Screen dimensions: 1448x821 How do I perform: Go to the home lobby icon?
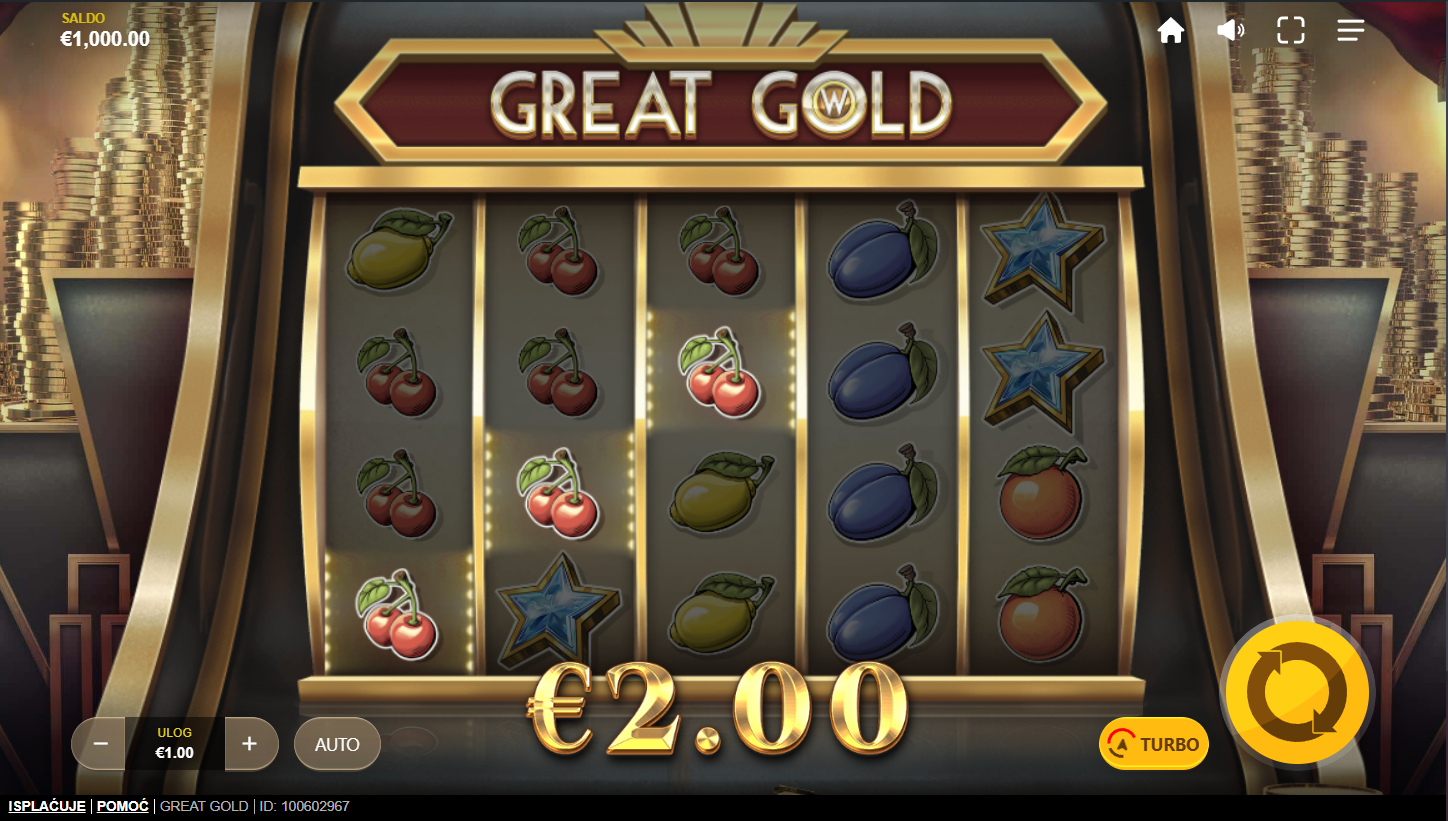coord(1170,31)
